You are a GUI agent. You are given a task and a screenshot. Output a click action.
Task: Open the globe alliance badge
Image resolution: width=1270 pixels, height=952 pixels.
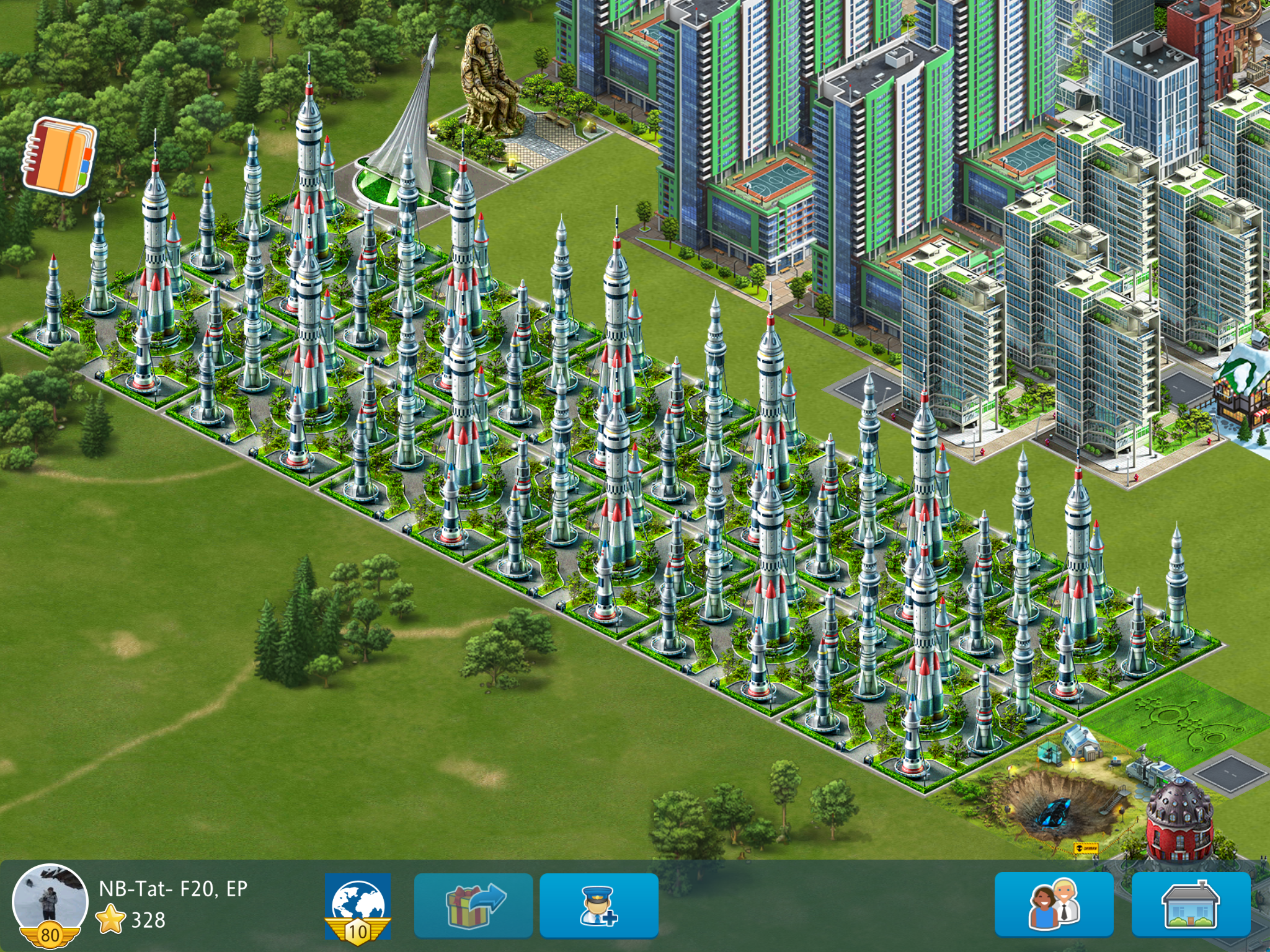click(x=358, y=906)
